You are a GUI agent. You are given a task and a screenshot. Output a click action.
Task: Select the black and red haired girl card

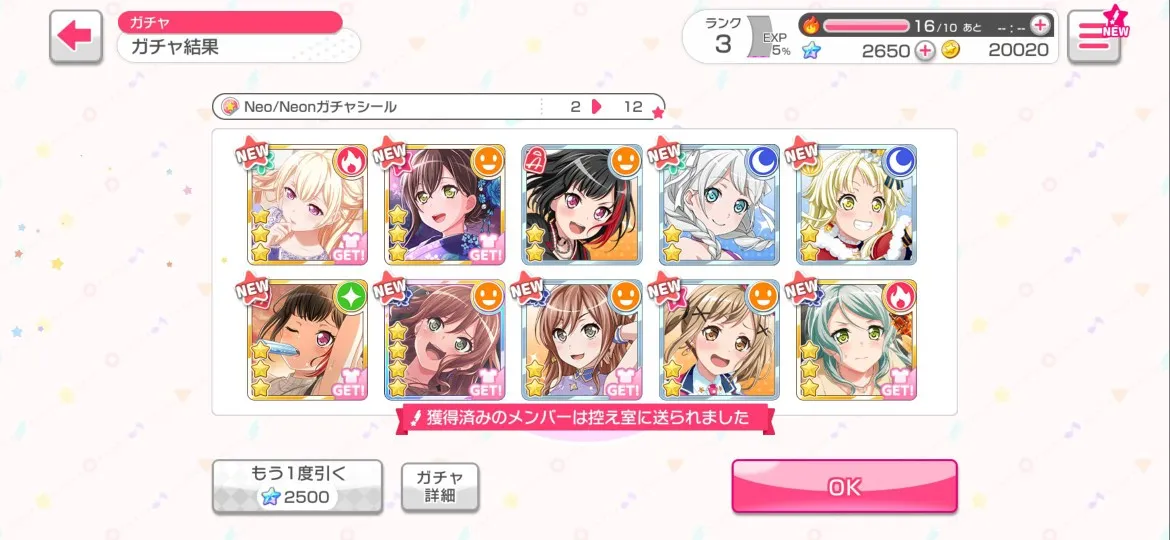tap(582, 205)
